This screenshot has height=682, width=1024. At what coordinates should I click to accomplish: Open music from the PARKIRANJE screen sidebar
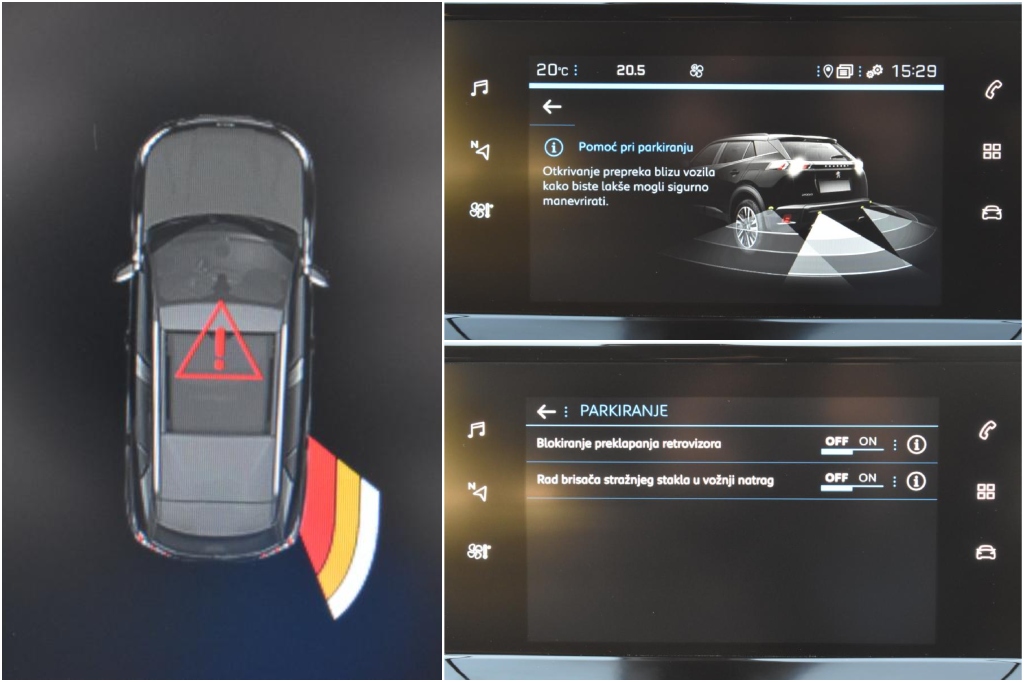pyautogui.click(x=479, y=430)
